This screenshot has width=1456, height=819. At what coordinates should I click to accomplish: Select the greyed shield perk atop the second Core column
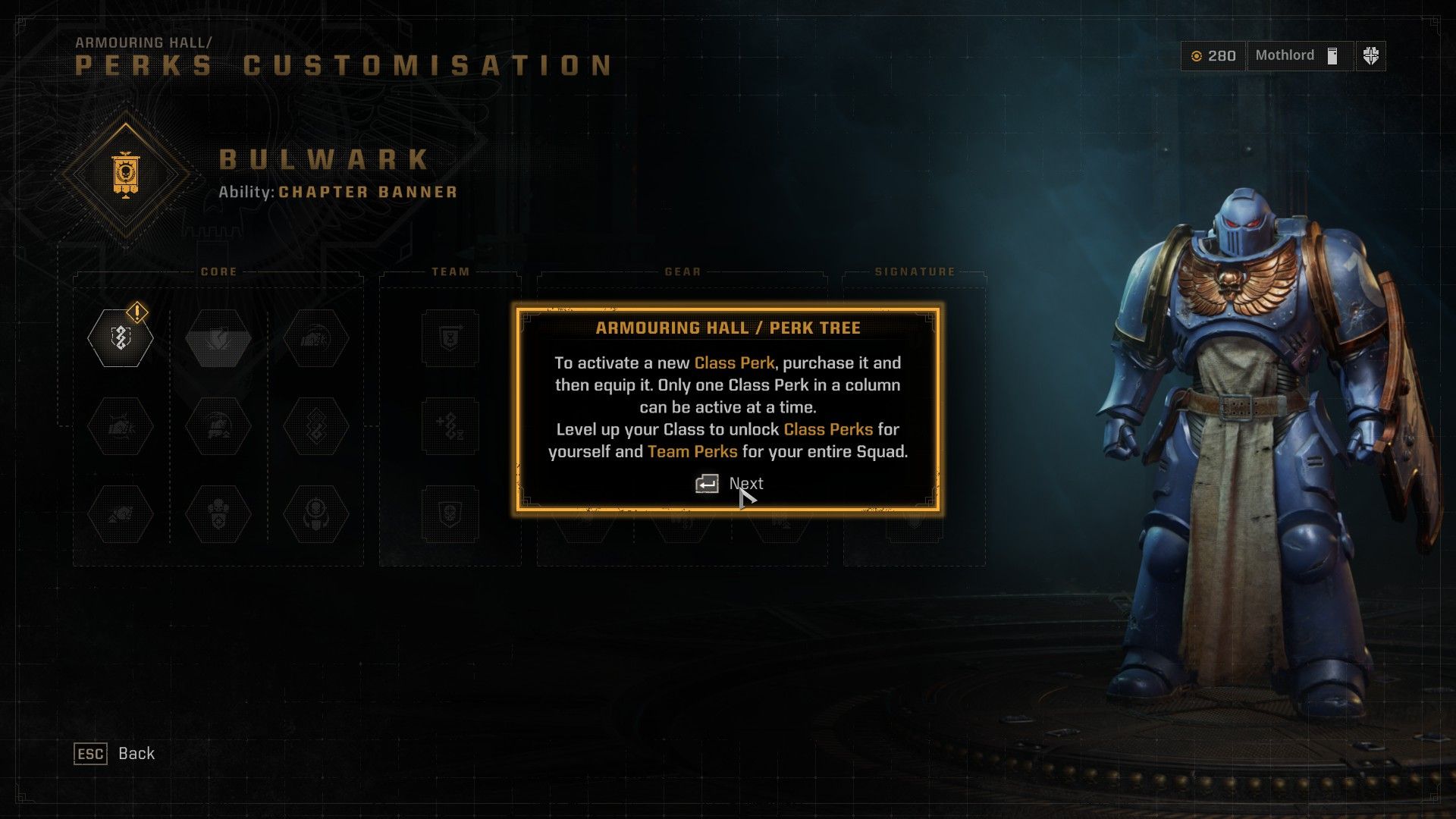pos(218,339)
